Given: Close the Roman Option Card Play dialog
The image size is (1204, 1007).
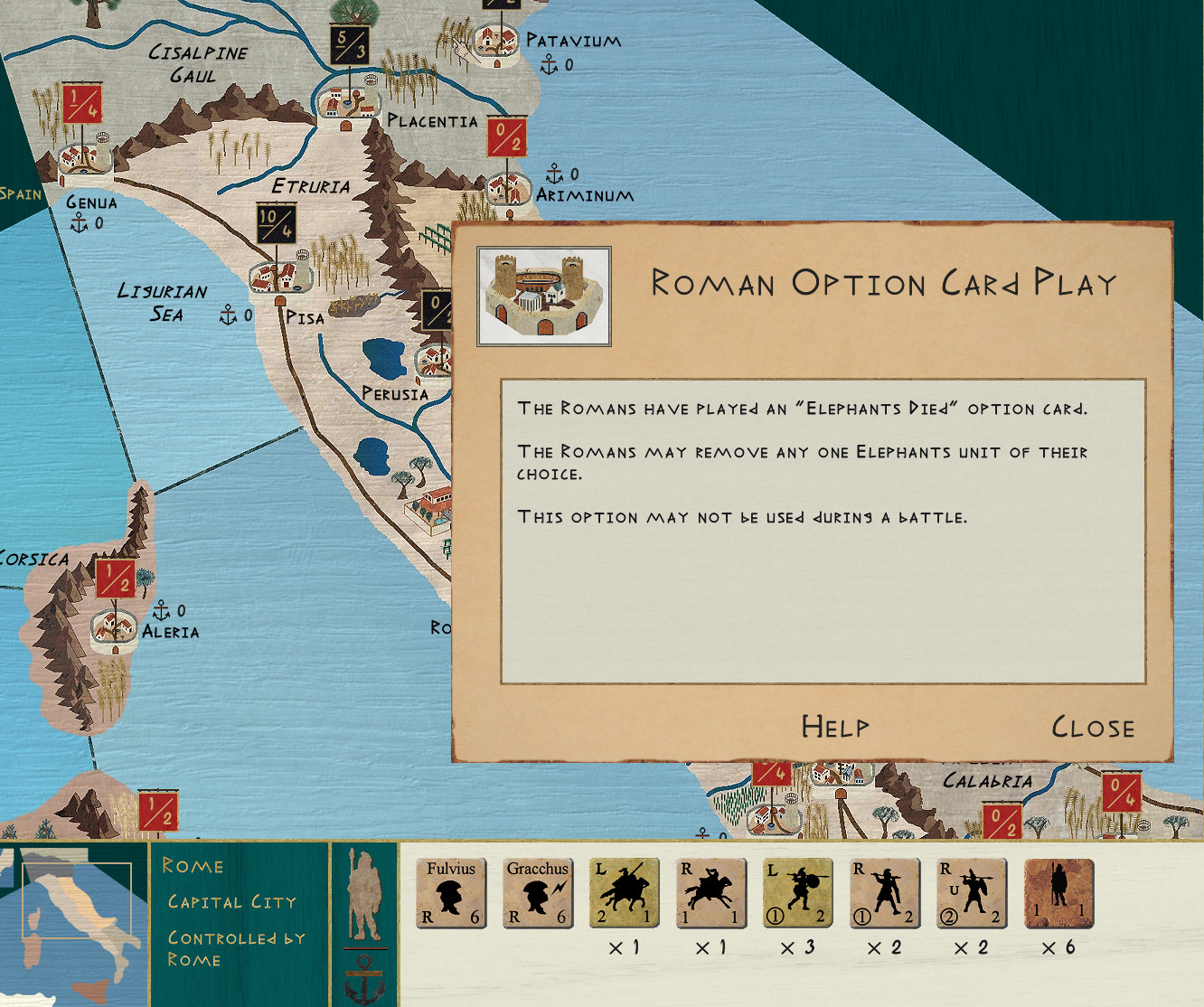Looking at the screenshot, I should 1092,728.
